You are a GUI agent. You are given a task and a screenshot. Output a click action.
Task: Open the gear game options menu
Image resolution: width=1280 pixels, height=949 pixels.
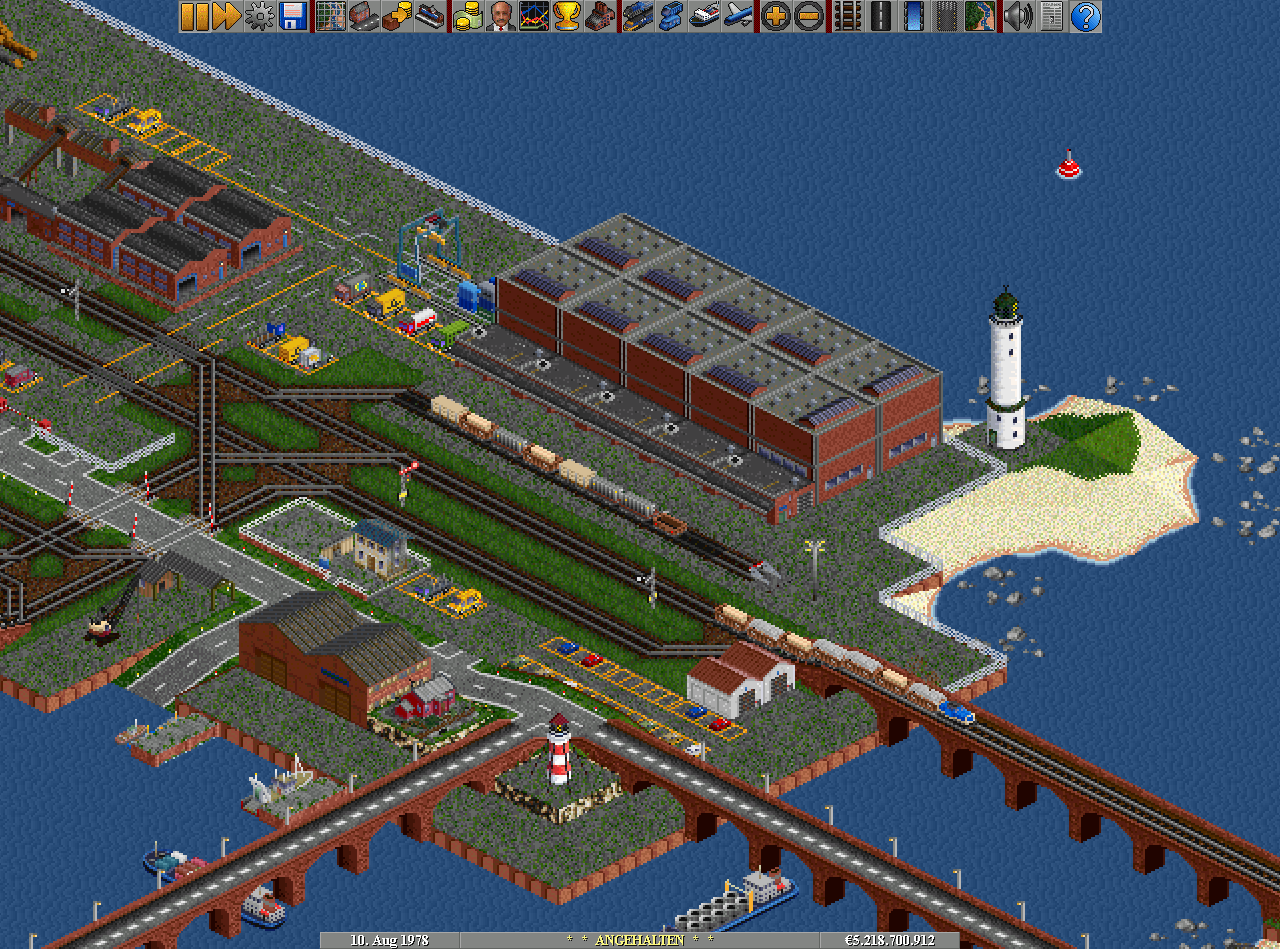(x=260, y=16)
